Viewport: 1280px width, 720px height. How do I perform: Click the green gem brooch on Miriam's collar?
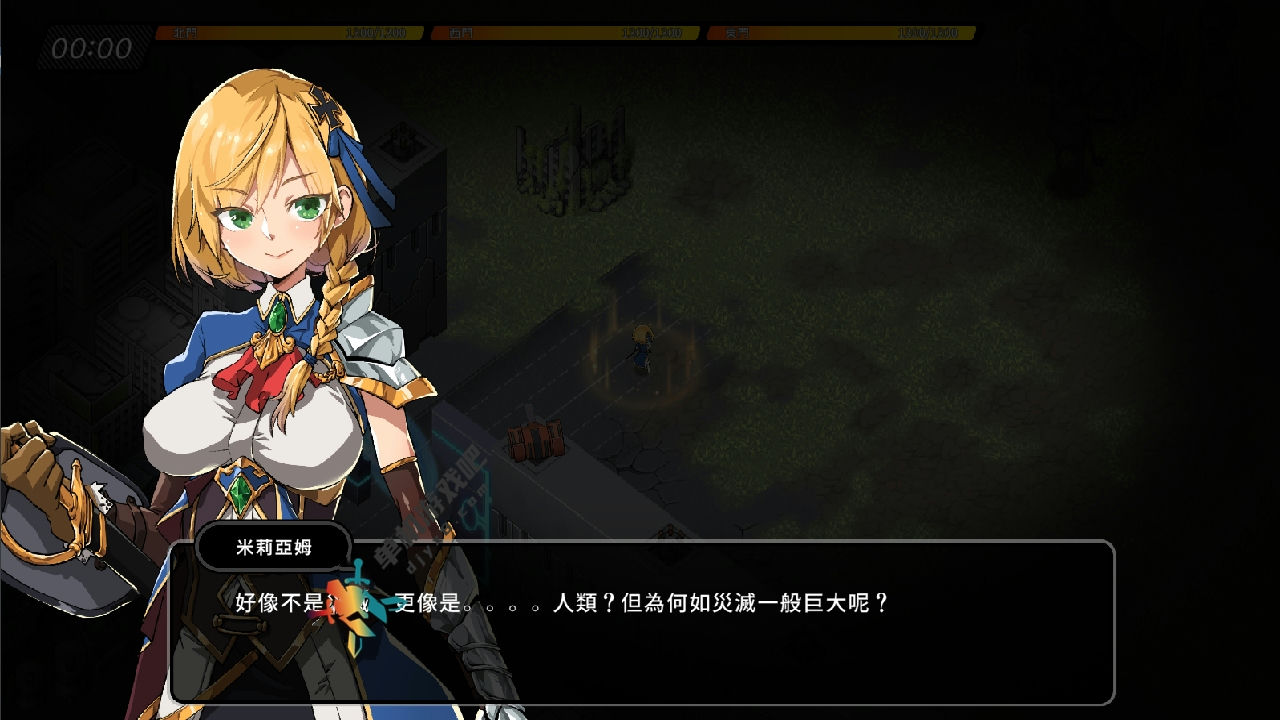[x=278, y=317]
